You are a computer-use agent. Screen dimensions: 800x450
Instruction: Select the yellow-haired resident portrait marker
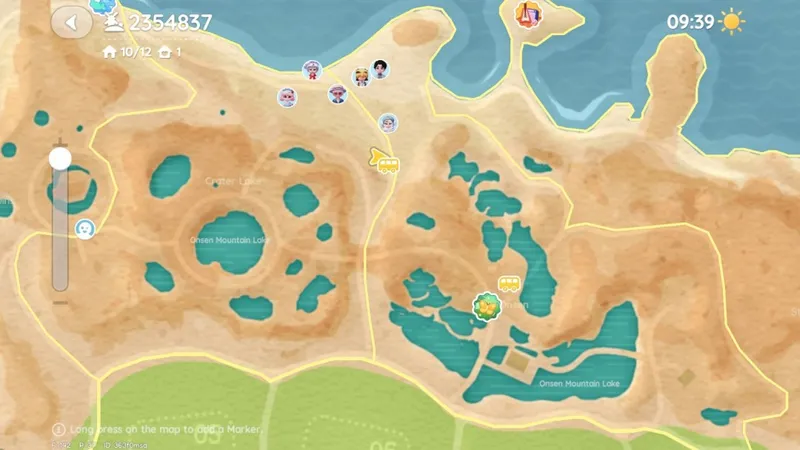tap(361, 77)
